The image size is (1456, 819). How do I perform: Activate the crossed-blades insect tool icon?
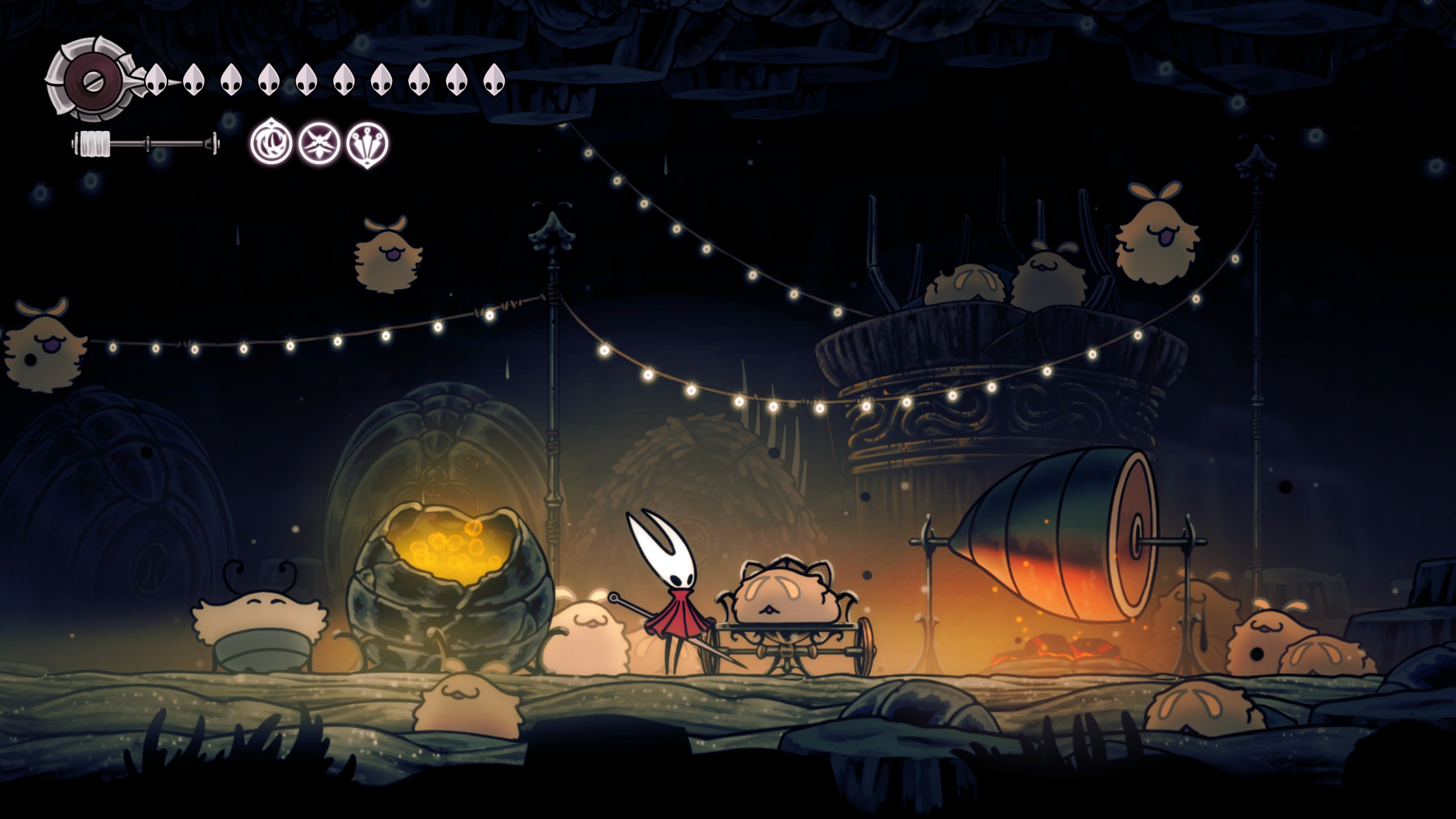(320, 143)
